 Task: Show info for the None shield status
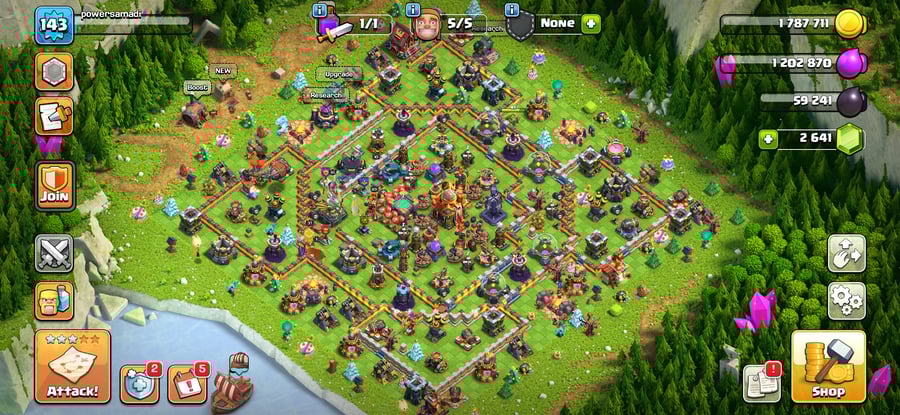[513, 10]
